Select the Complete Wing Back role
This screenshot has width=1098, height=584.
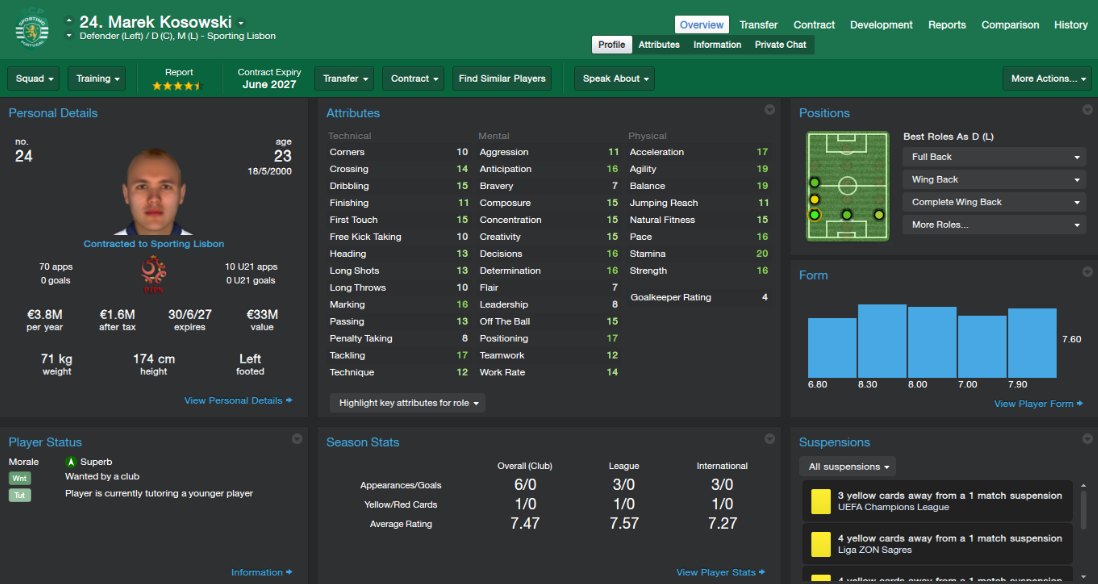click(x=994, y=202)
